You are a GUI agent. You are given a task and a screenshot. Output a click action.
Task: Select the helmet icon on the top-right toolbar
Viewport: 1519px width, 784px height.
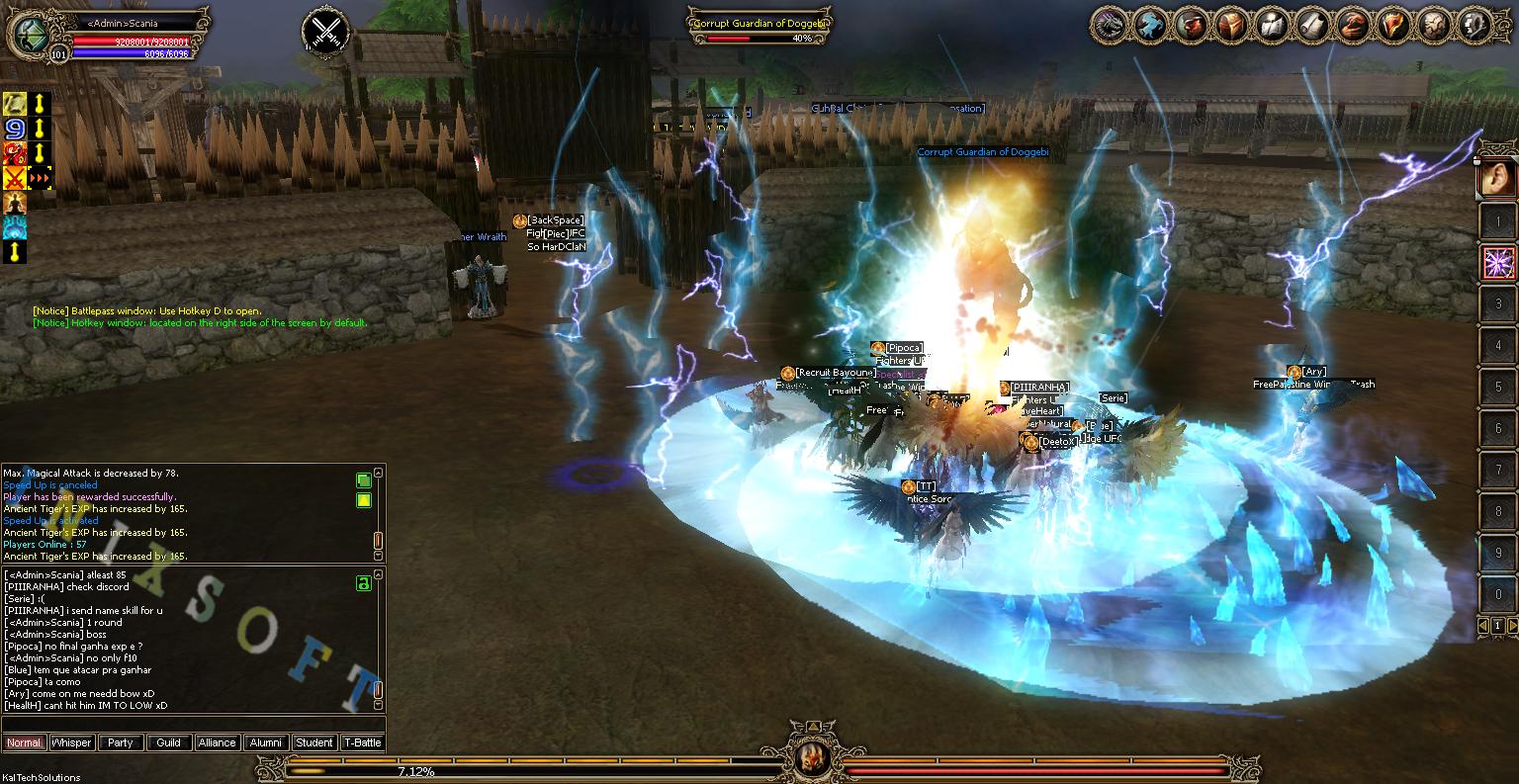[1231, 27]
